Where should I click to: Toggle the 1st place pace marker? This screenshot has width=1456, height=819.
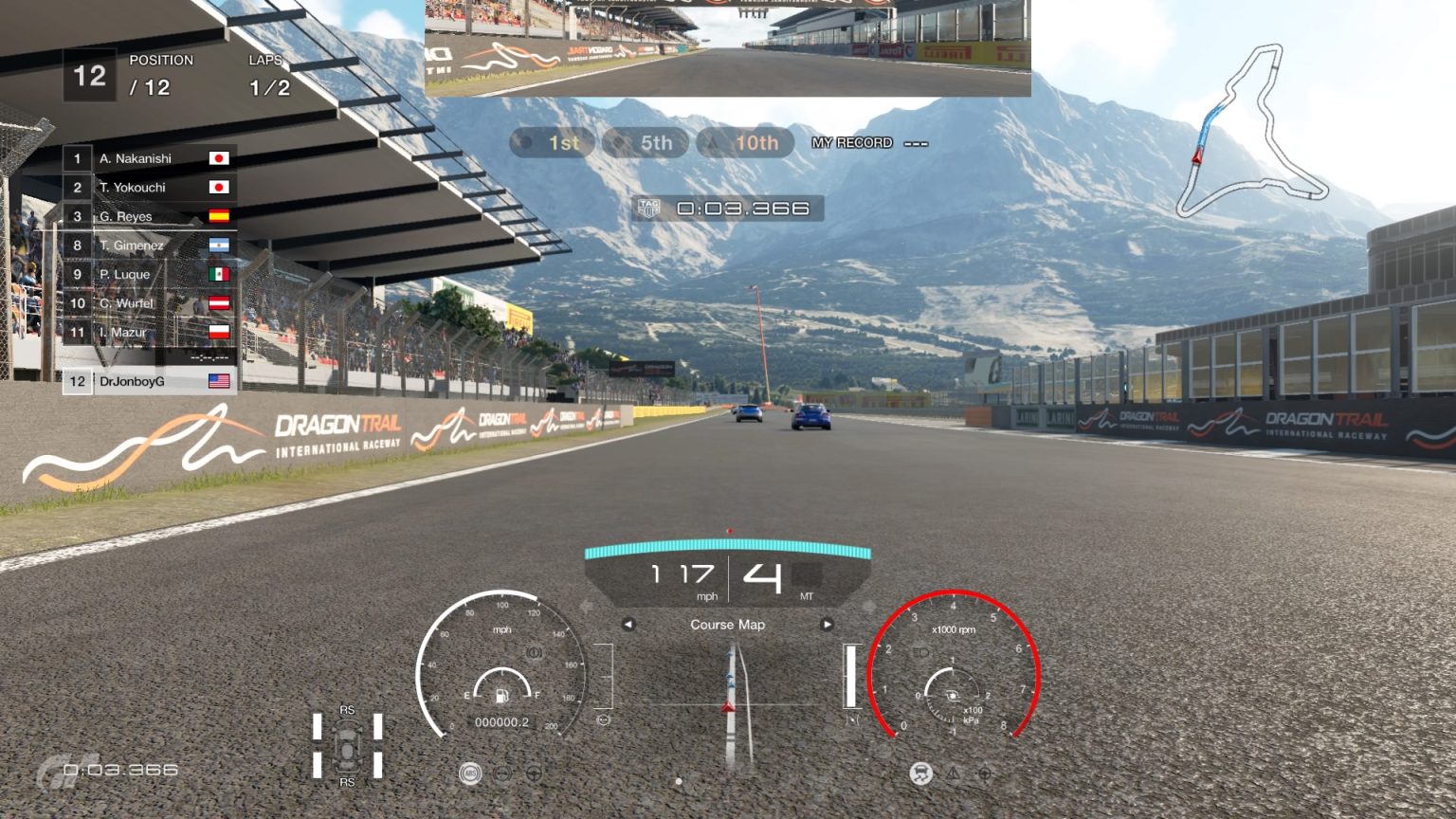coord(553,143)
